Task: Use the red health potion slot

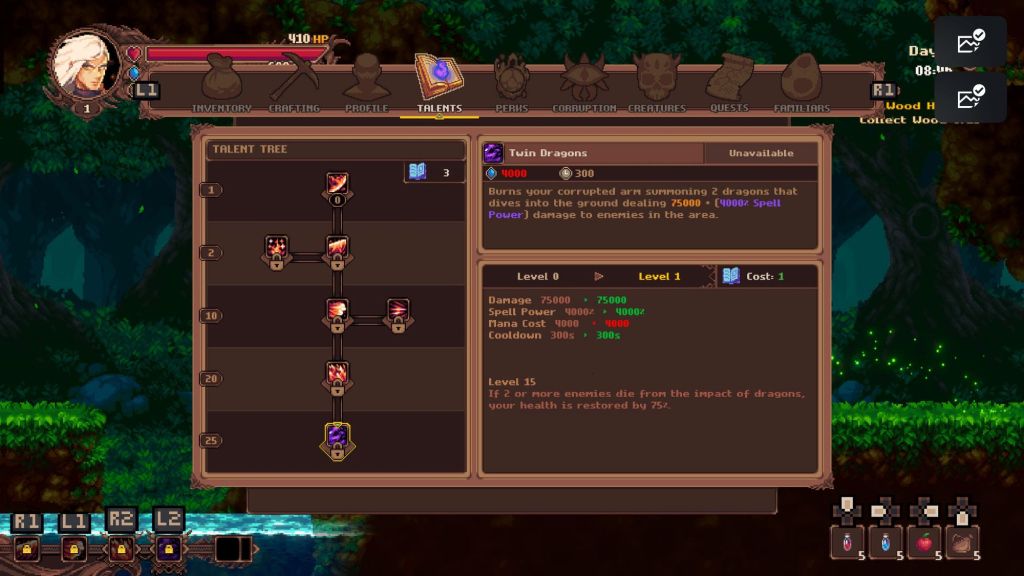Action: 846,542
